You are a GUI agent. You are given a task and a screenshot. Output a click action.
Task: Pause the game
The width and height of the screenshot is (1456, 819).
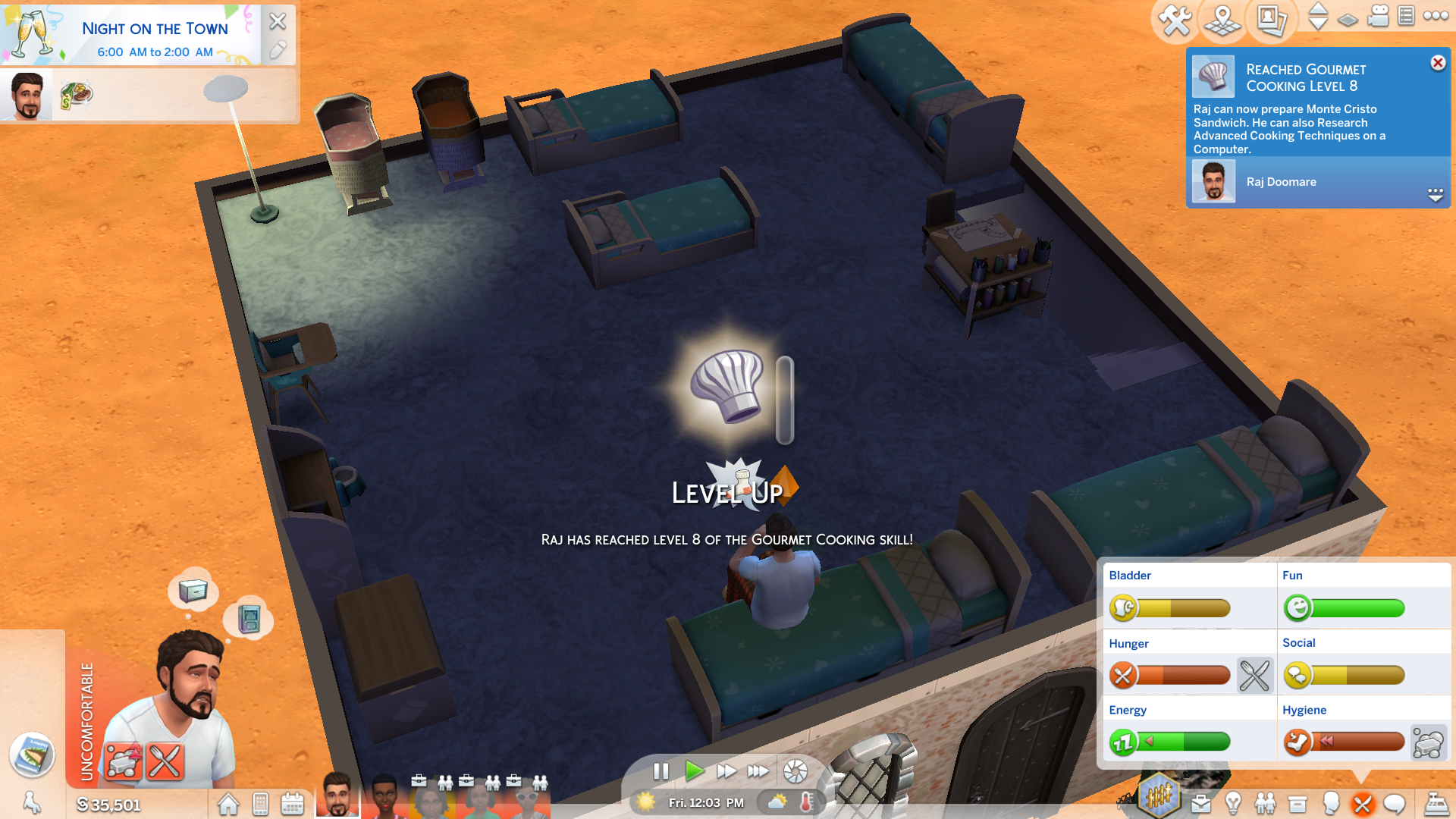click(661, 771)
